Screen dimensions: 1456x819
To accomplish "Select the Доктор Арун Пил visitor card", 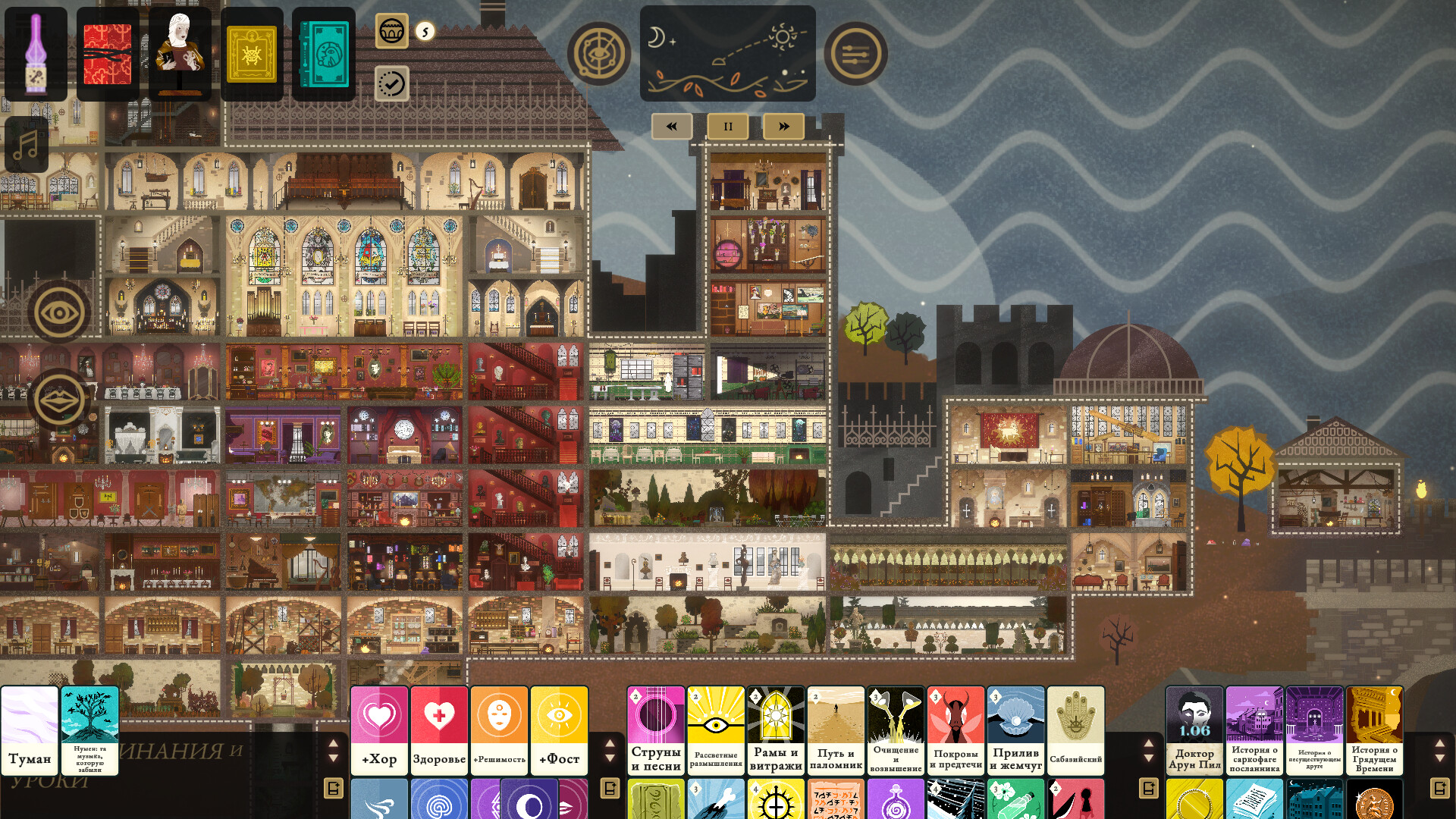I will pos(1194,730).
